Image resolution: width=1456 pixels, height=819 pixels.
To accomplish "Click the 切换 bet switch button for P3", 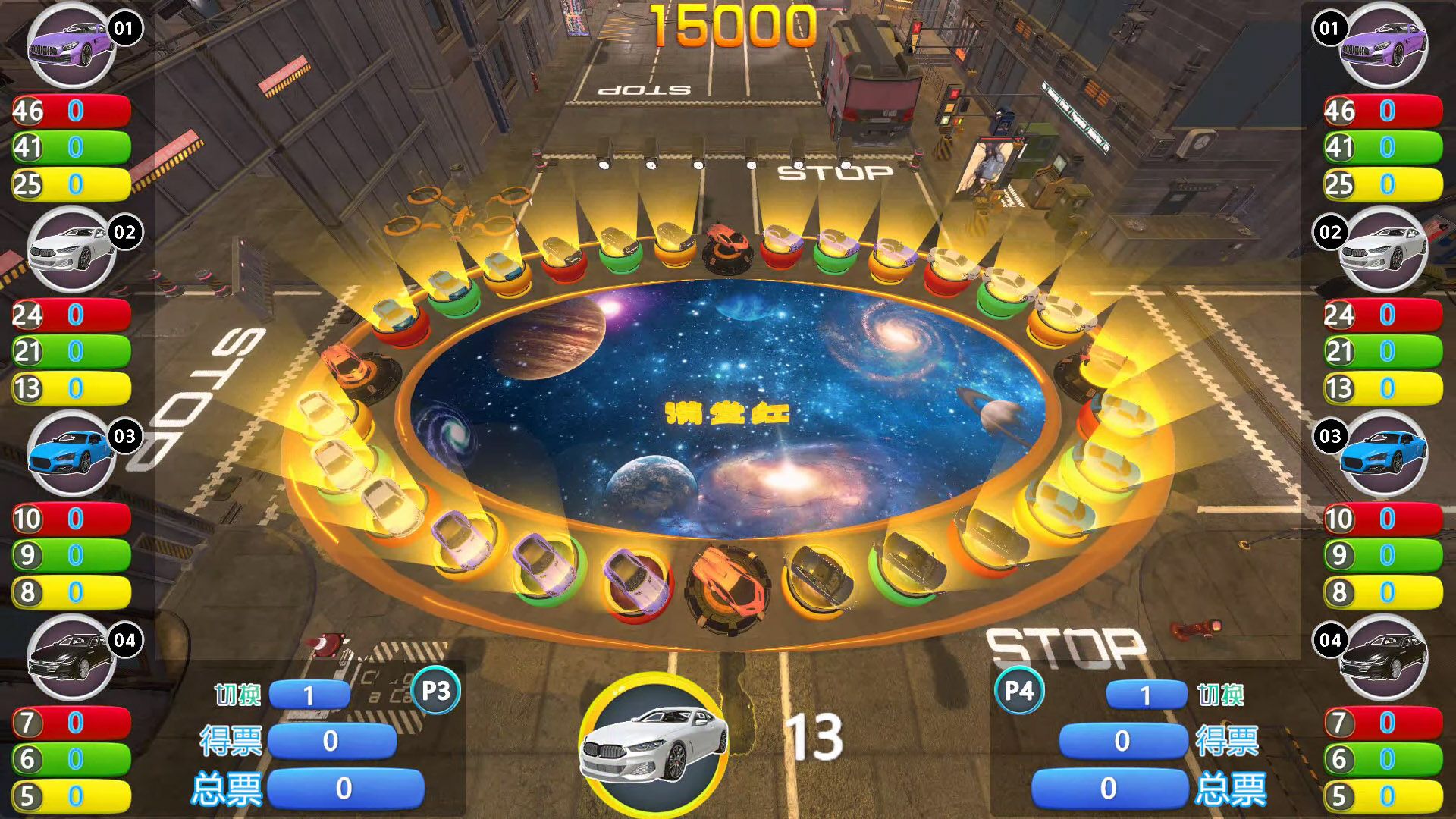I will point(309,695).
